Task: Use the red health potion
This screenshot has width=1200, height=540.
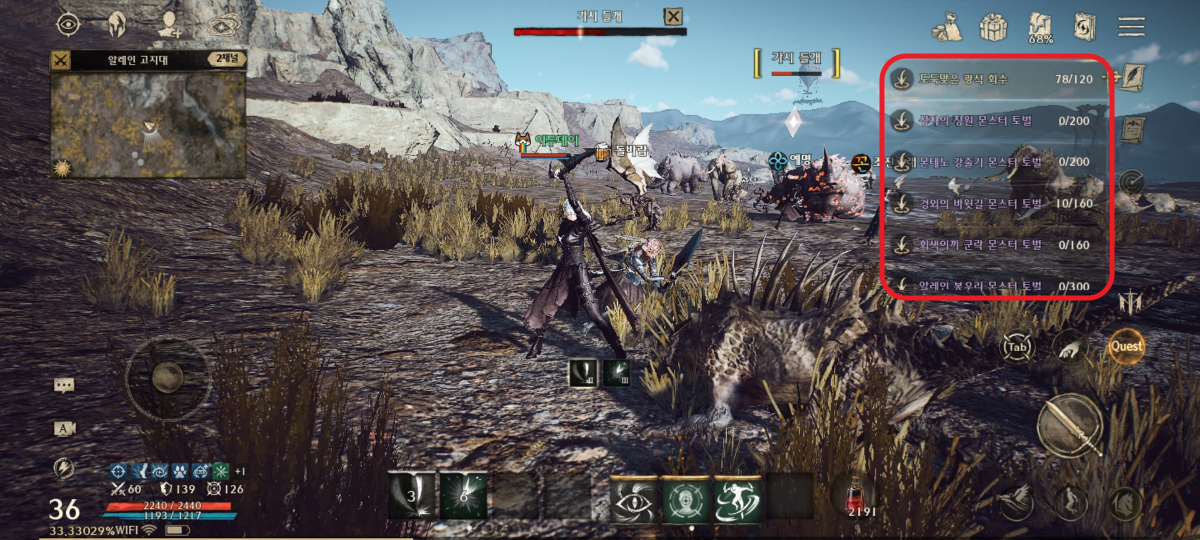Action: [x=853, y=497]
